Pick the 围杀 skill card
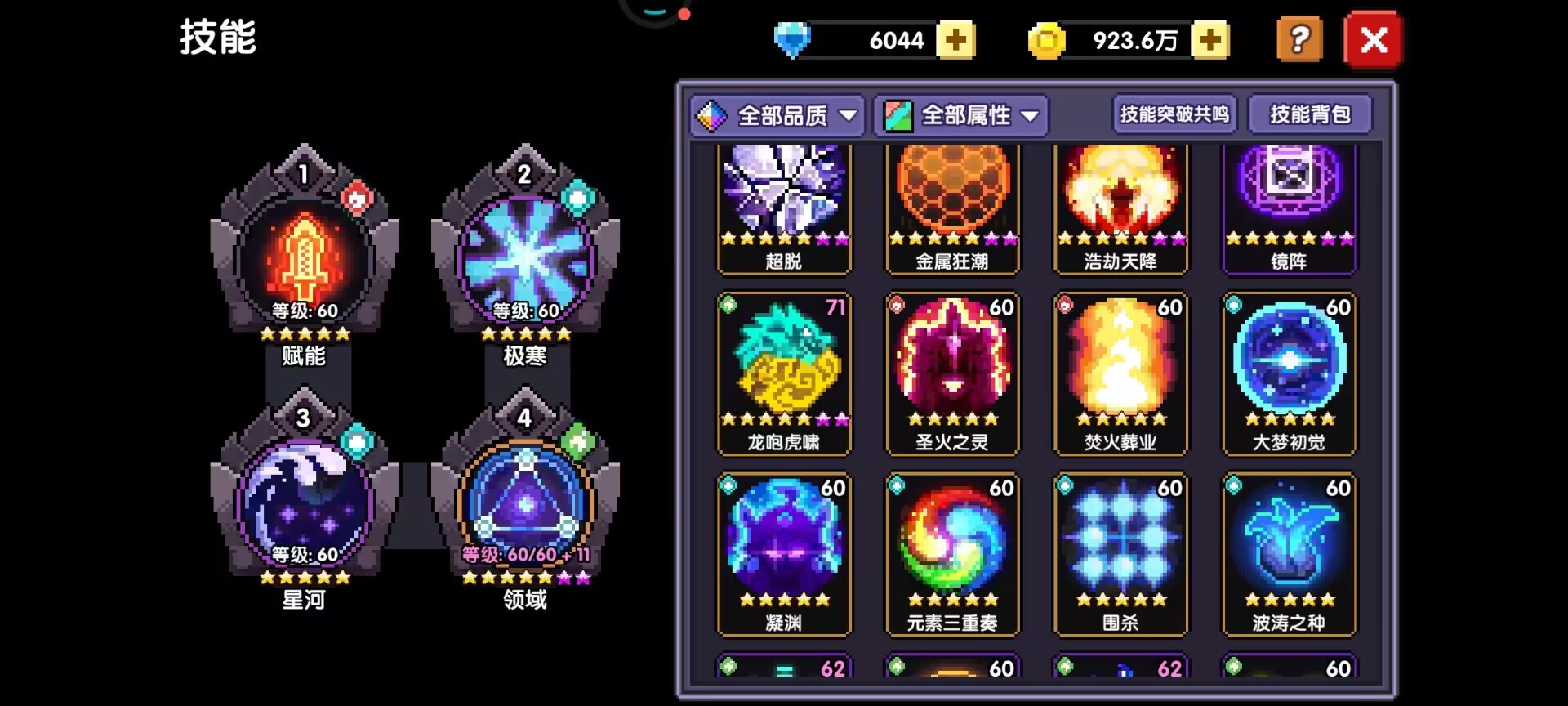1568x706 pixels. (x=1120, y=554)
